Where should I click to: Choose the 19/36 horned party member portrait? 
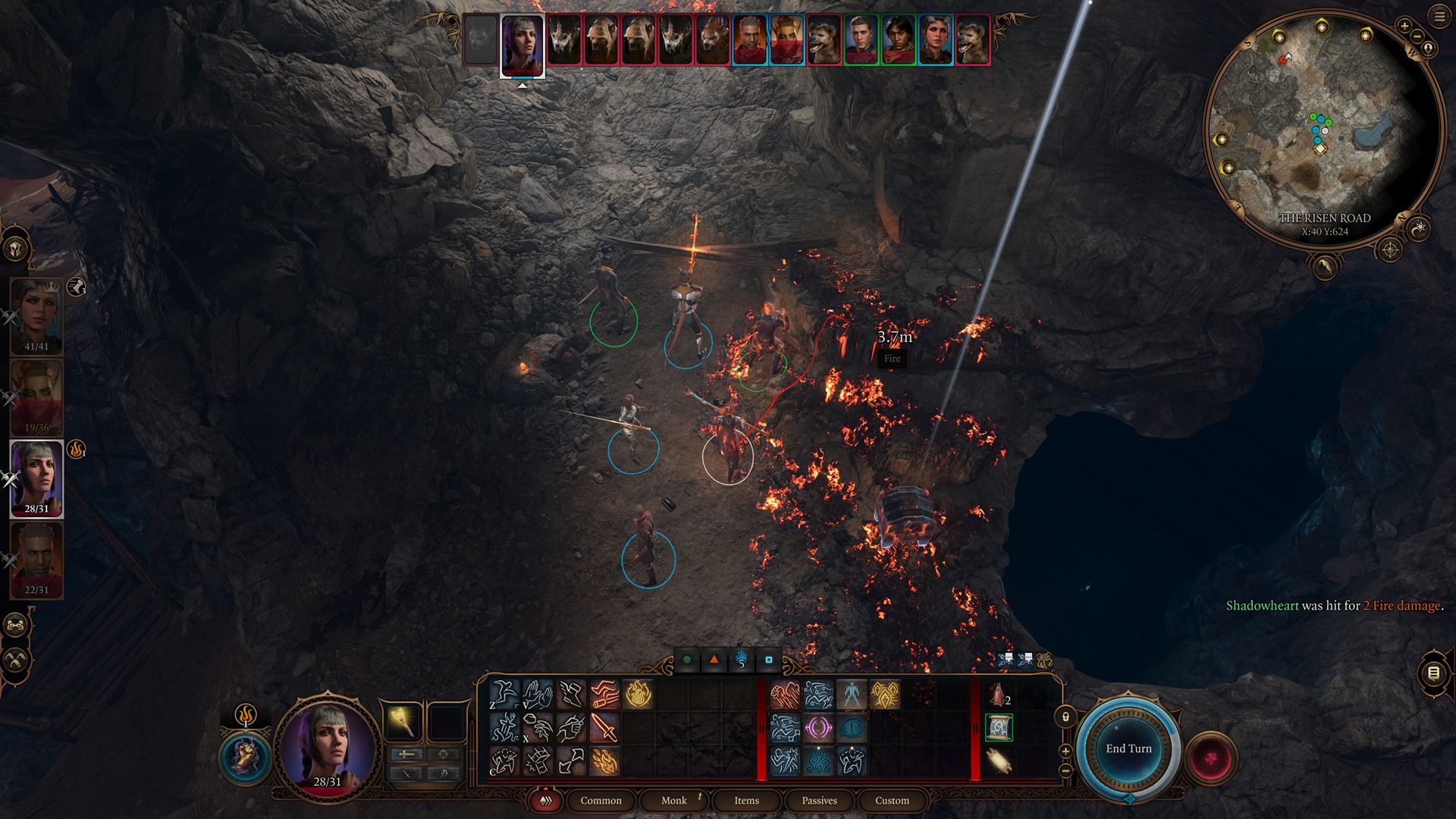pos(36,396)
